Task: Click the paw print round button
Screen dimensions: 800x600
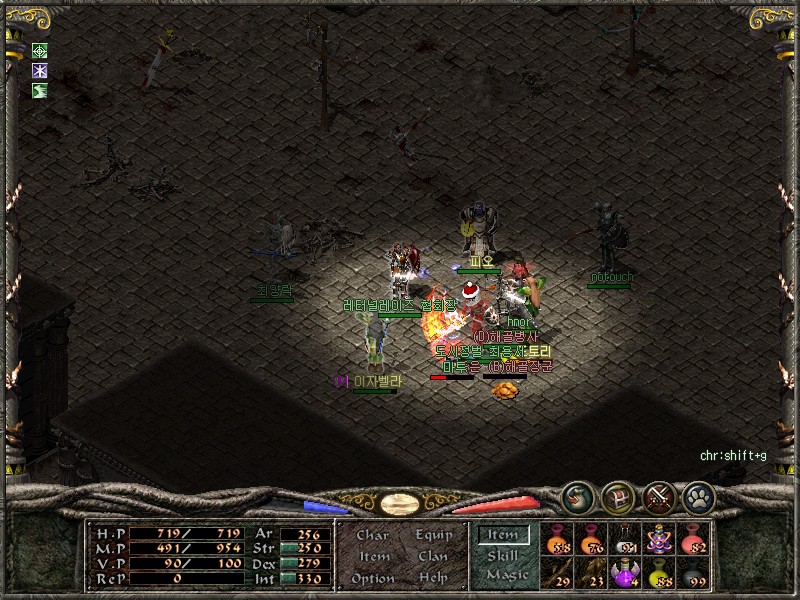Action: click(697, 496)
